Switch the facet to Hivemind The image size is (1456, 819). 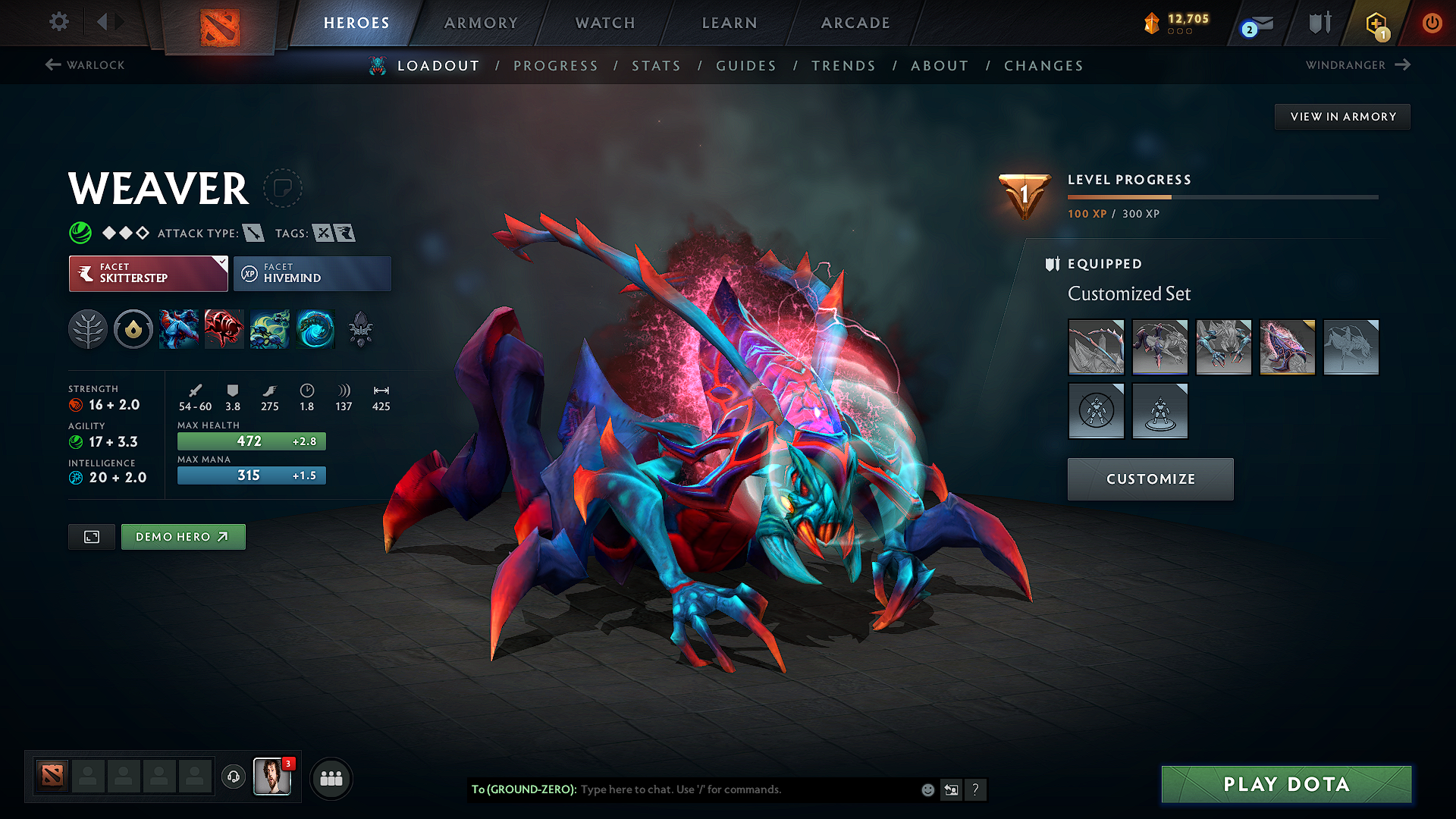(312, 273)
